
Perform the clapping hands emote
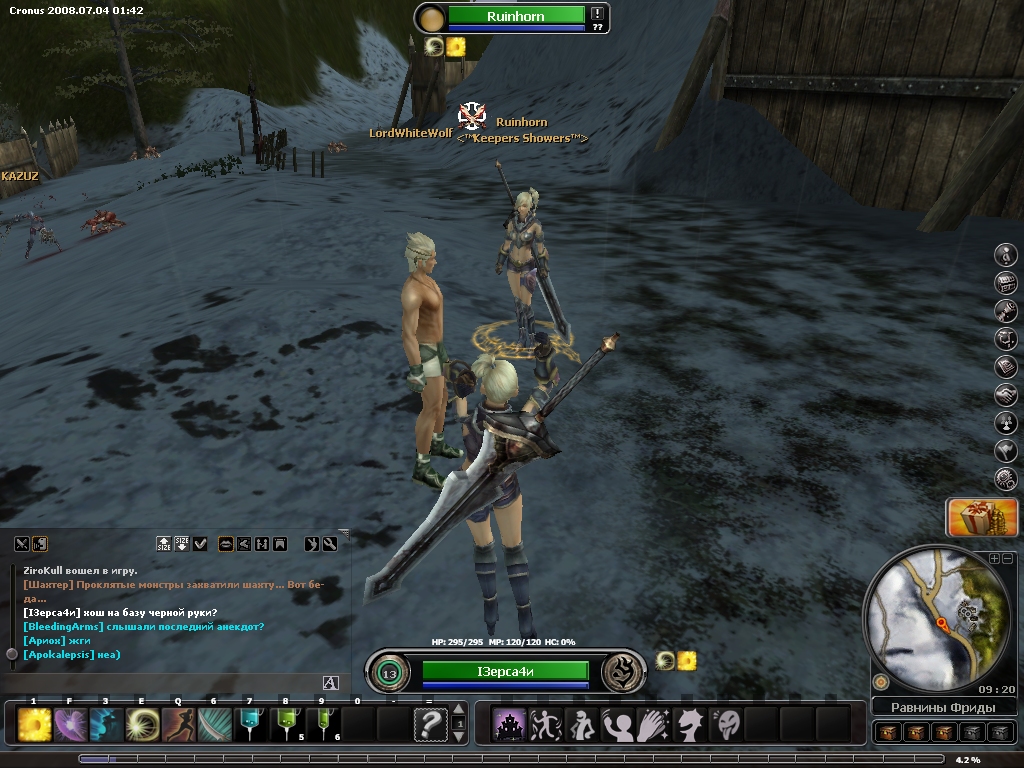(655, 724)
